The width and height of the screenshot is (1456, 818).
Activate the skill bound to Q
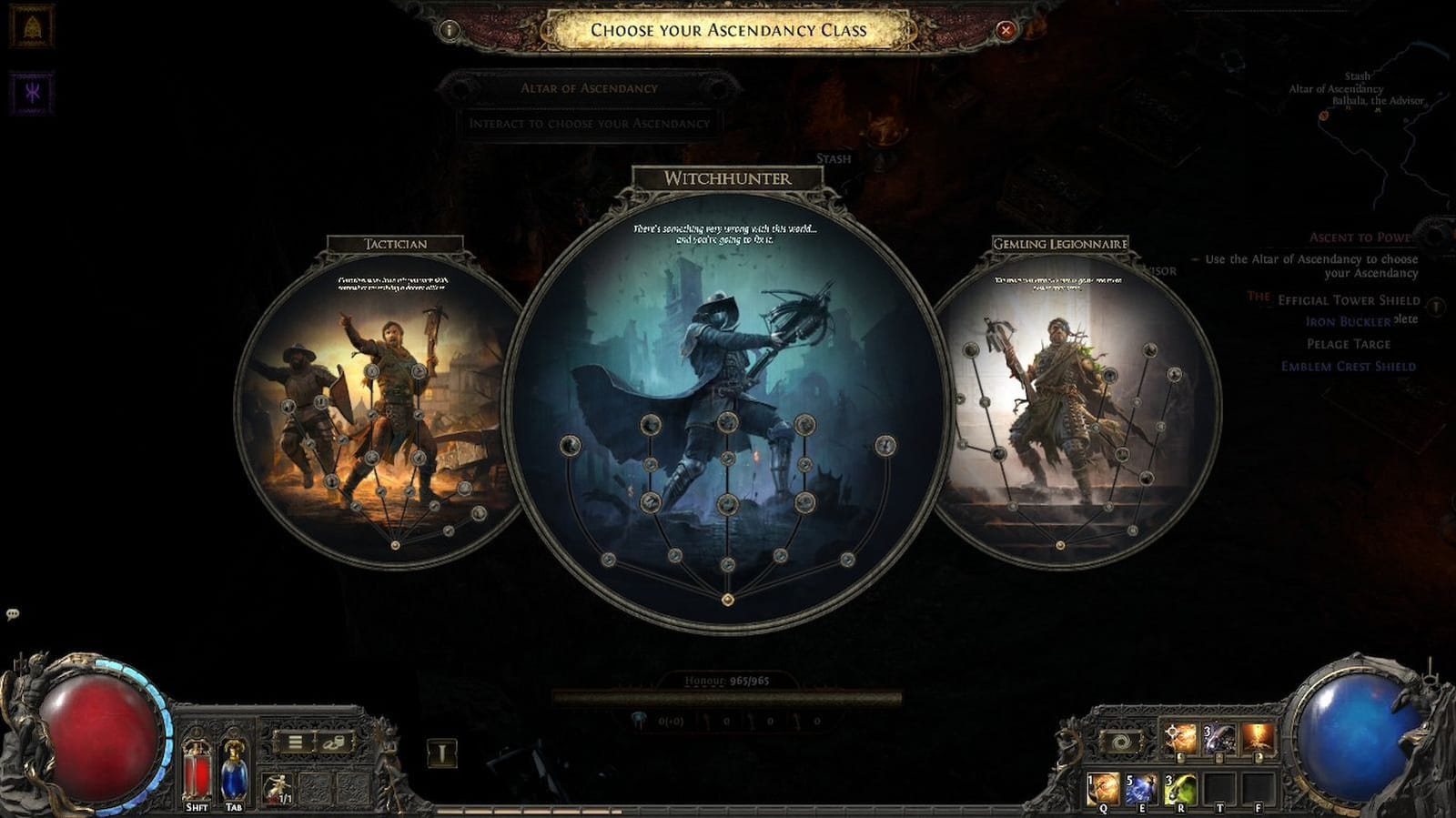coord(1103,788)
